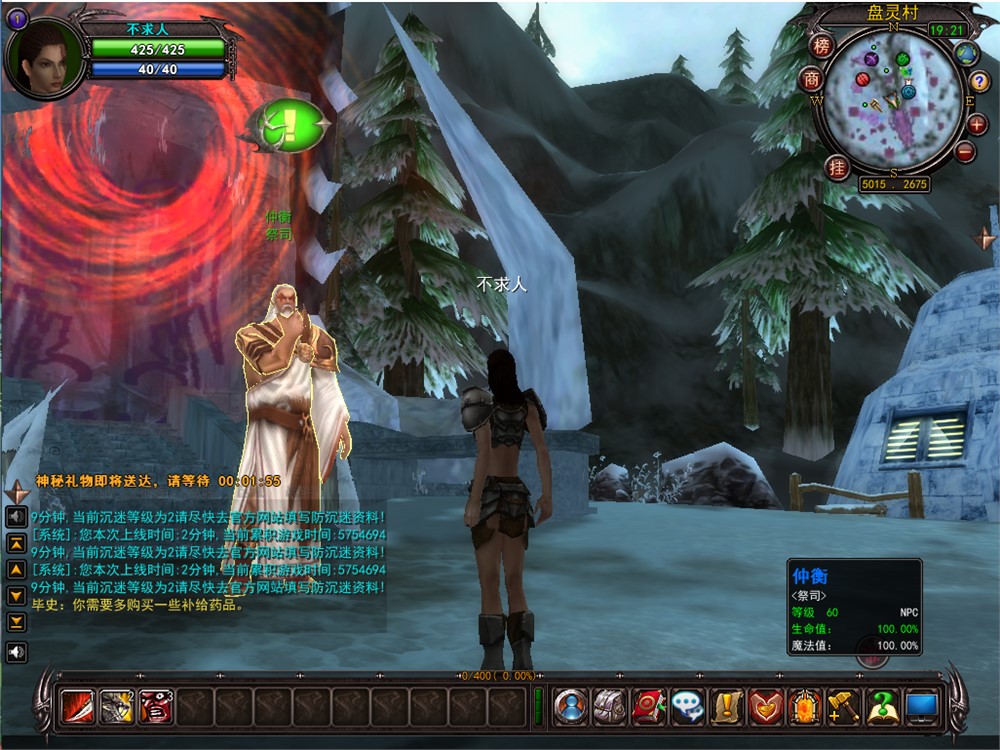The height and width of the screenshot is (750, 1000).
Task: Open the character profile icon
Action: [x=571, y=707]
